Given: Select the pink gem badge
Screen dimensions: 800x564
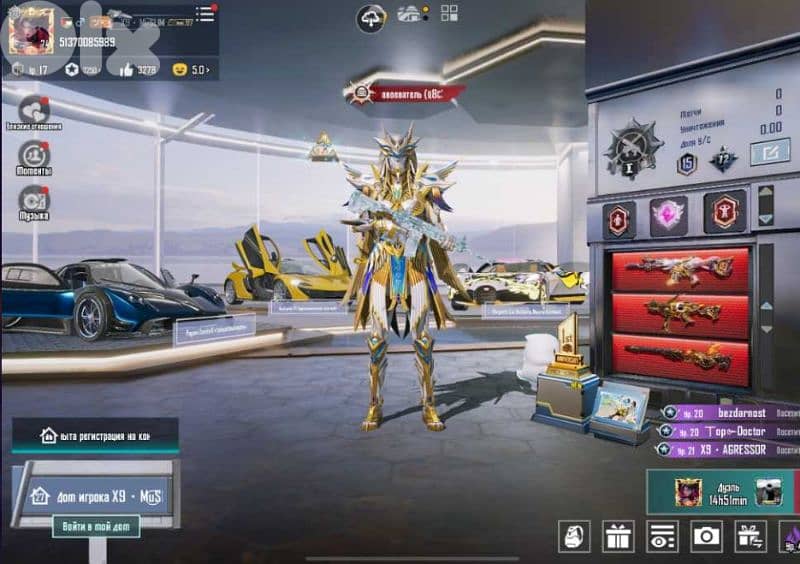Looking at the screenshot, I should click(x=668, y=214).
